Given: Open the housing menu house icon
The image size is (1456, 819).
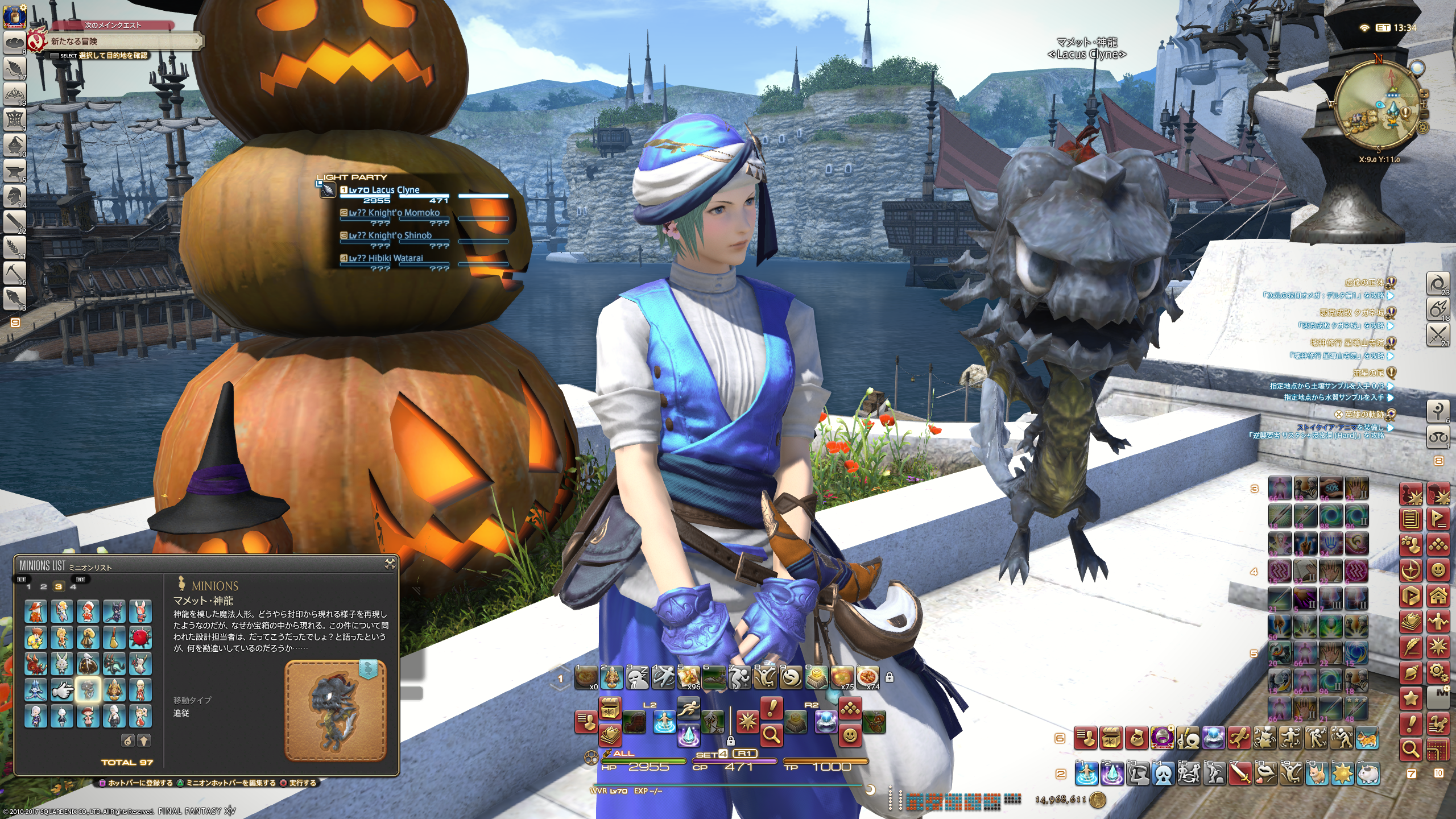Looking at the screenshot, I should [1438, 596].
